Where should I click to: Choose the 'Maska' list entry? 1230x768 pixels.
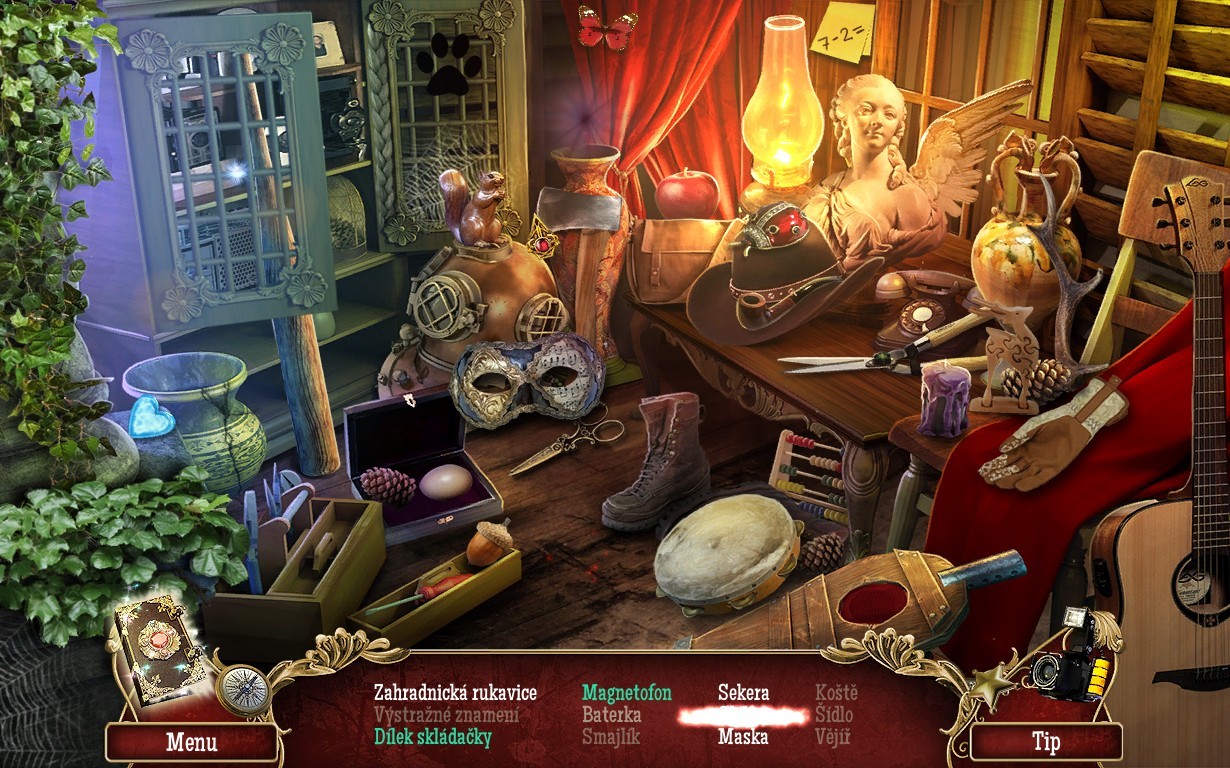[743, 738]
